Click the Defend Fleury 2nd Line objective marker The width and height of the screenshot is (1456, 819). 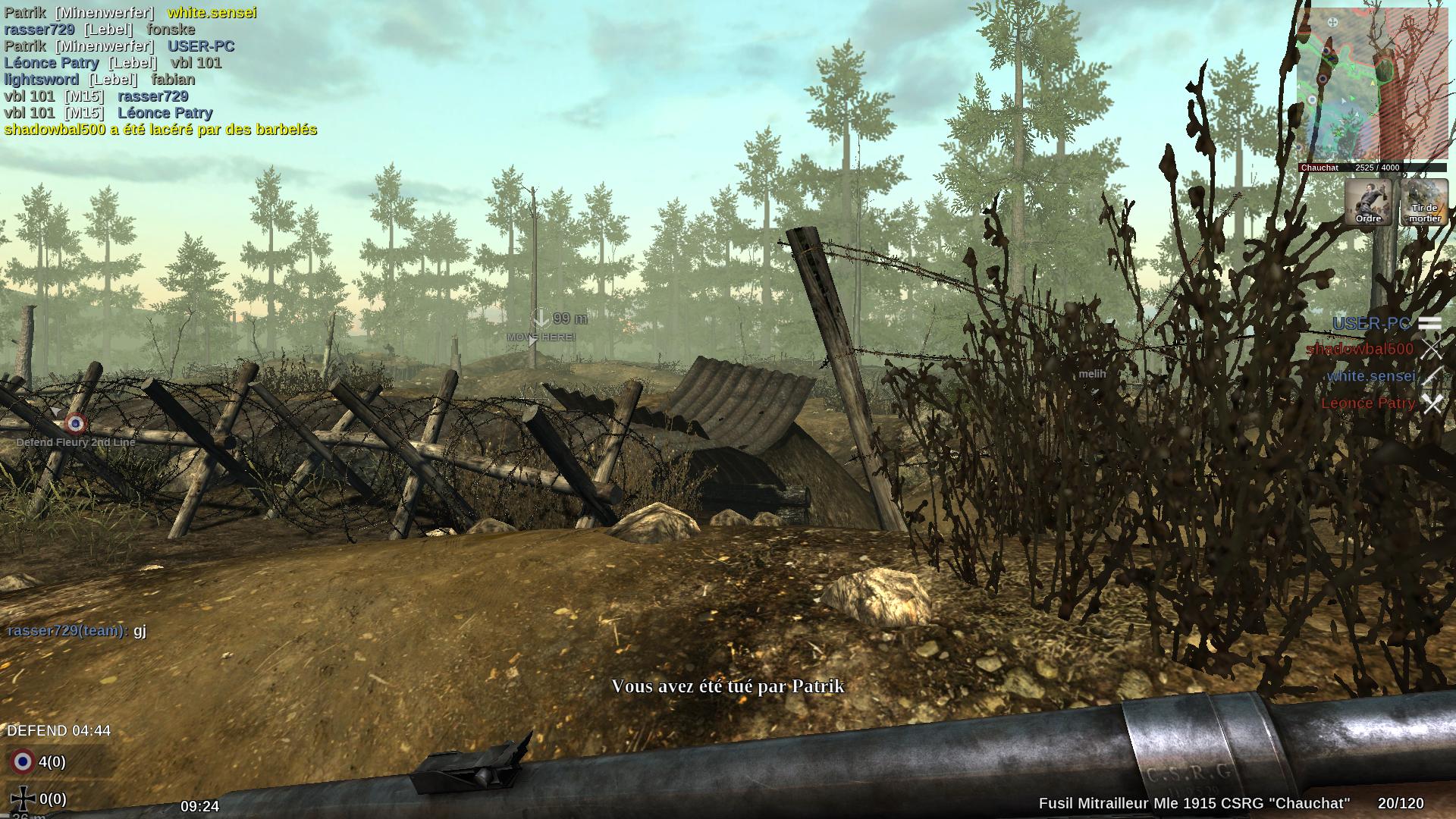[x=75, y=424]
